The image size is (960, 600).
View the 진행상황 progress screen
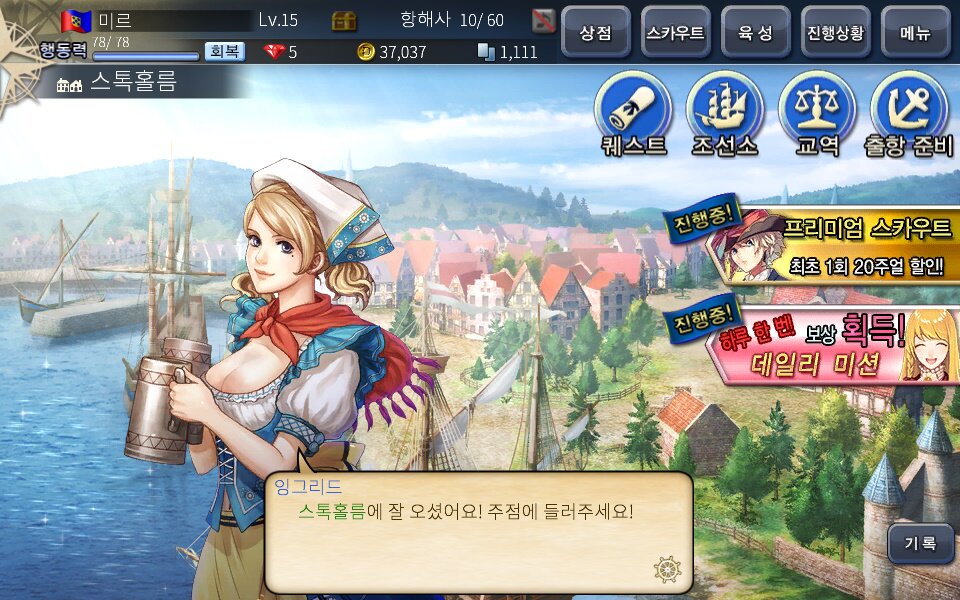(x=835, y=32)
